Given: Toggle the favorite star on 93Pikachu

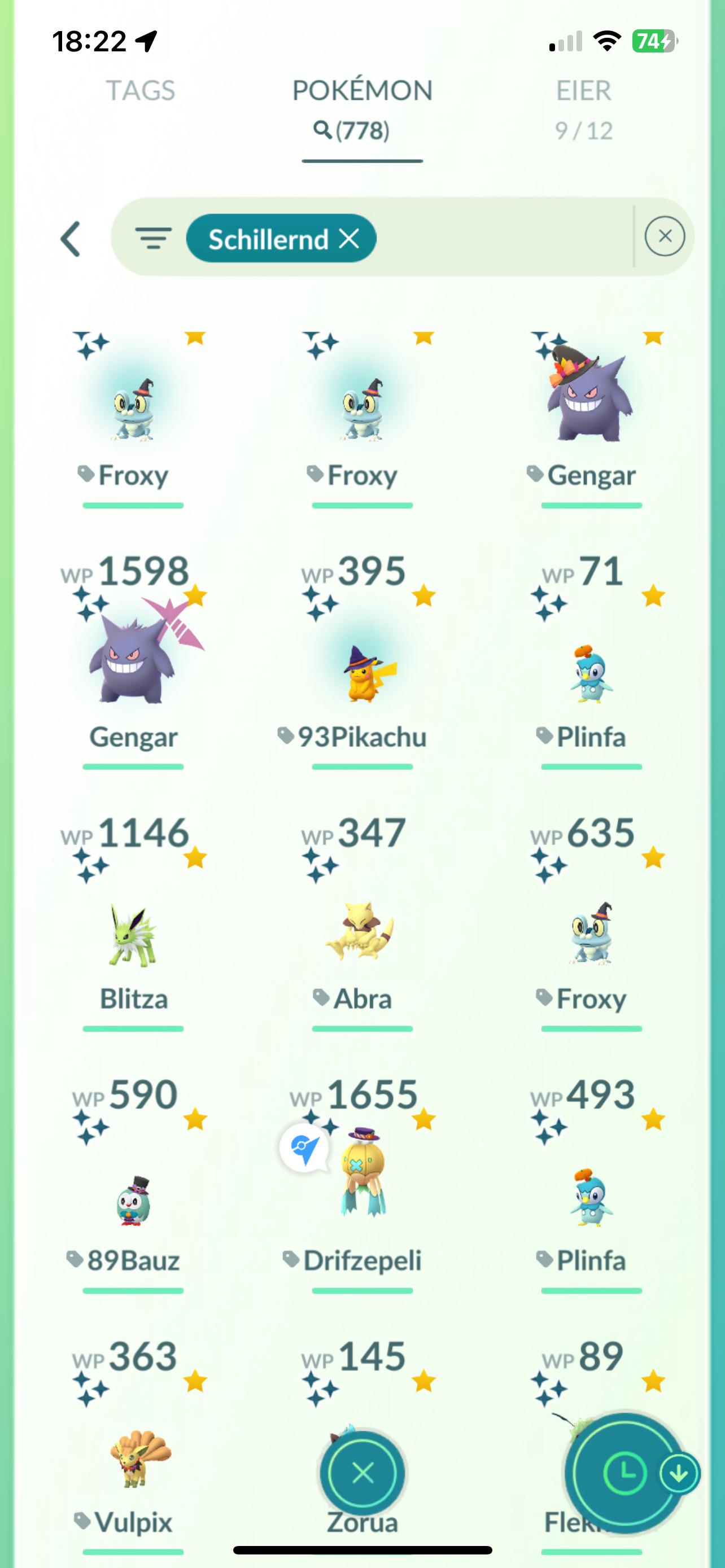Looking at the screenshot, I should point(421,597).
